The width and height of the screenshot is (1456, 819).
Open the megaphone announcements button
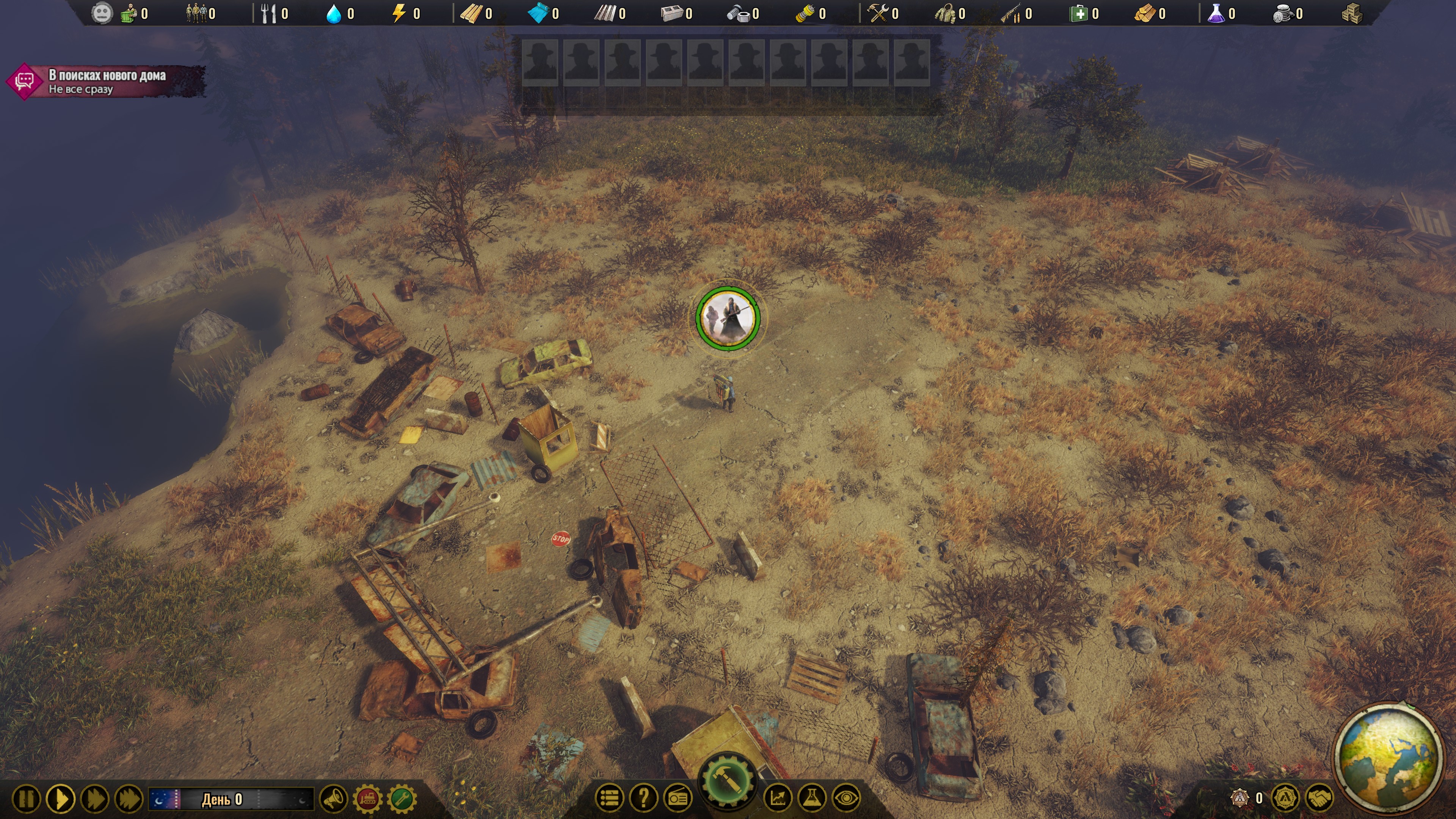334,799
